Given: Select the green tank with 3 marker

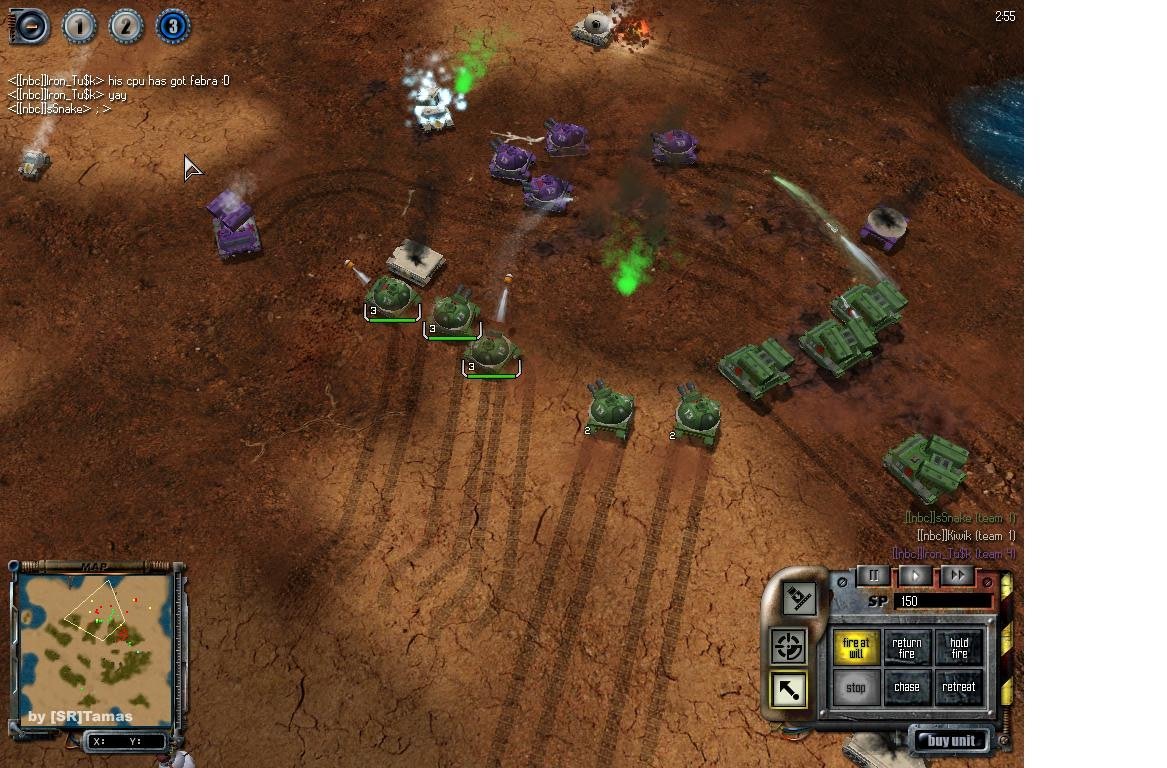Looking at the screenshot, I should click(391, 296).
